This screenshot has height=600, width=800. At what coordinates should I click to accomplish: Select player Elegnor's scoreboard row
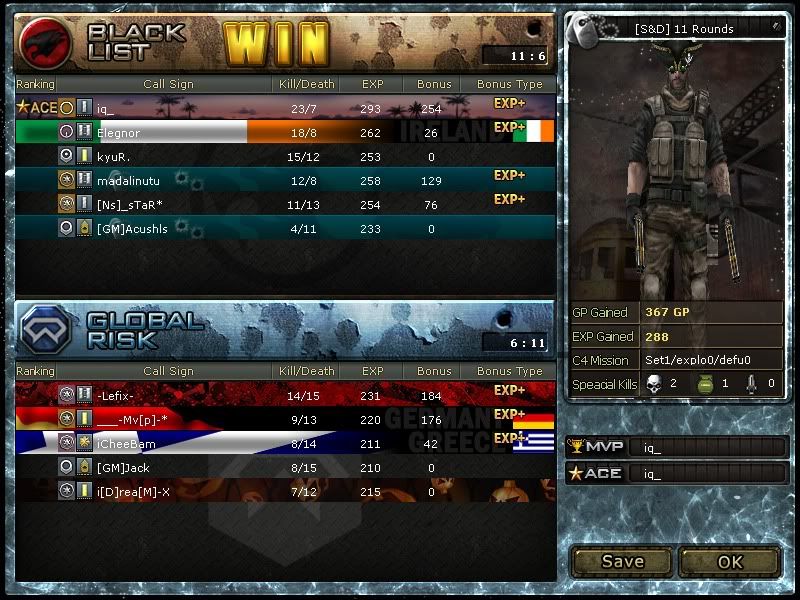285,132
